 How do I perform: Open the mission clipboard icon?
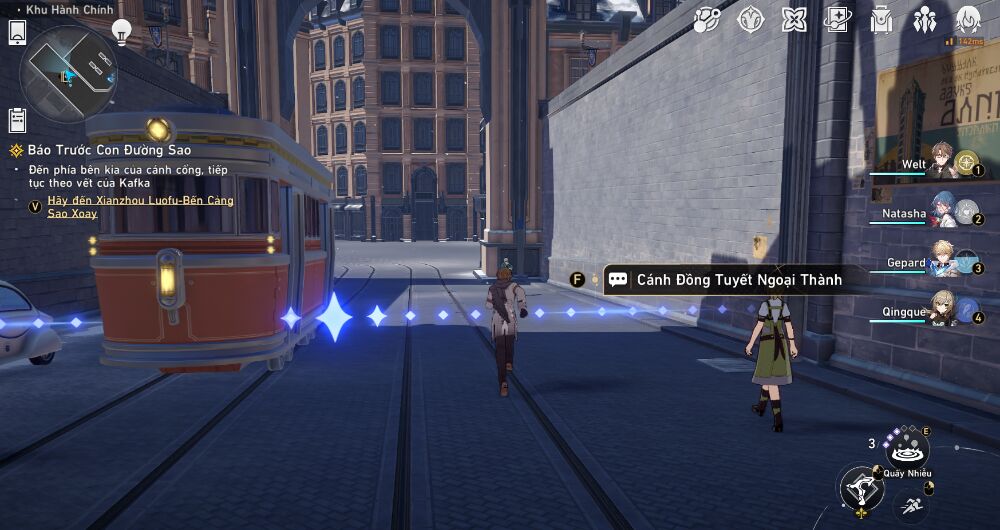[x=17, y=120]
